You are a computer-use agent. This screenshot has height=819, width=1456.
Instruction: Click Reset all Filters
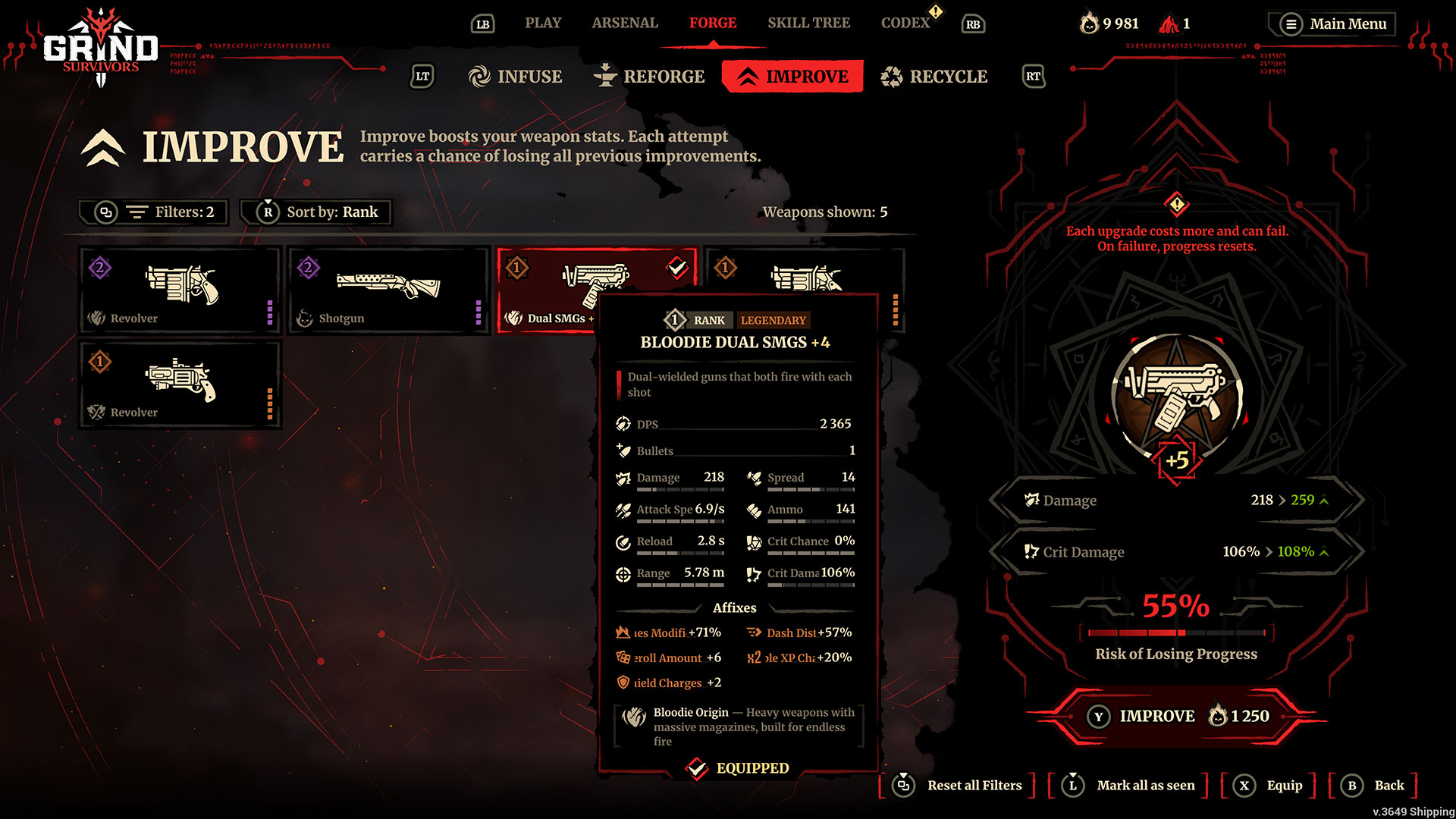959,786
